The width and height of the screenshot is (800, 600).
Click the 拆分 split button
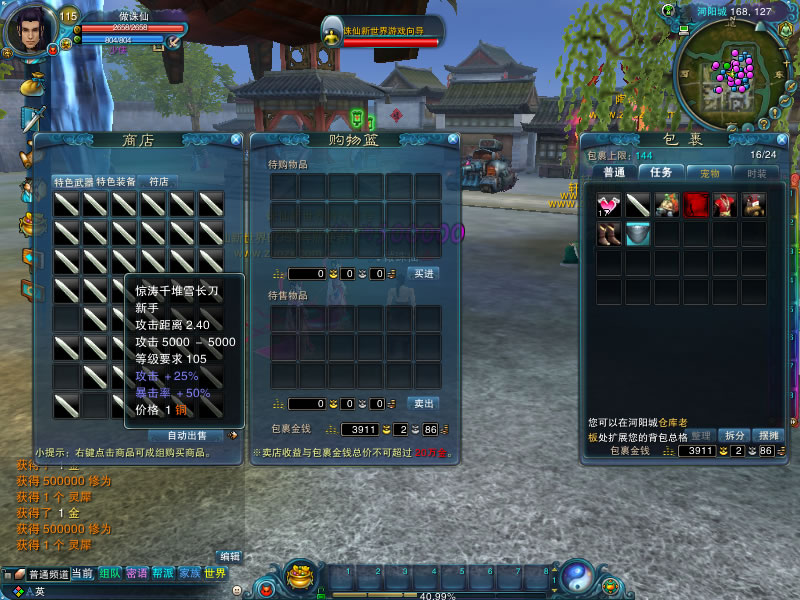click(735, 436)
